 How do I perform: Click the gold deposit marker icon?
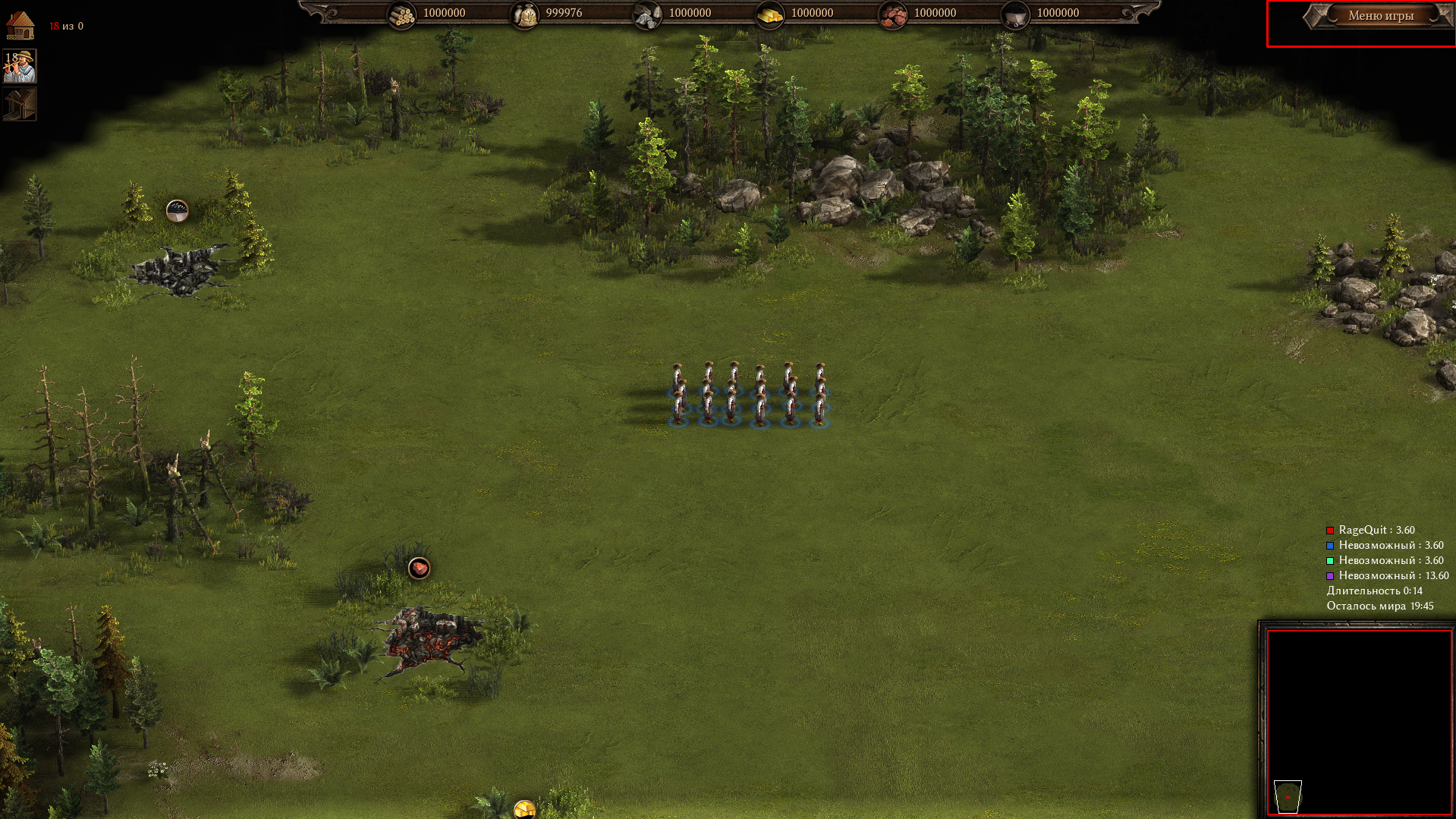(524, 809)
